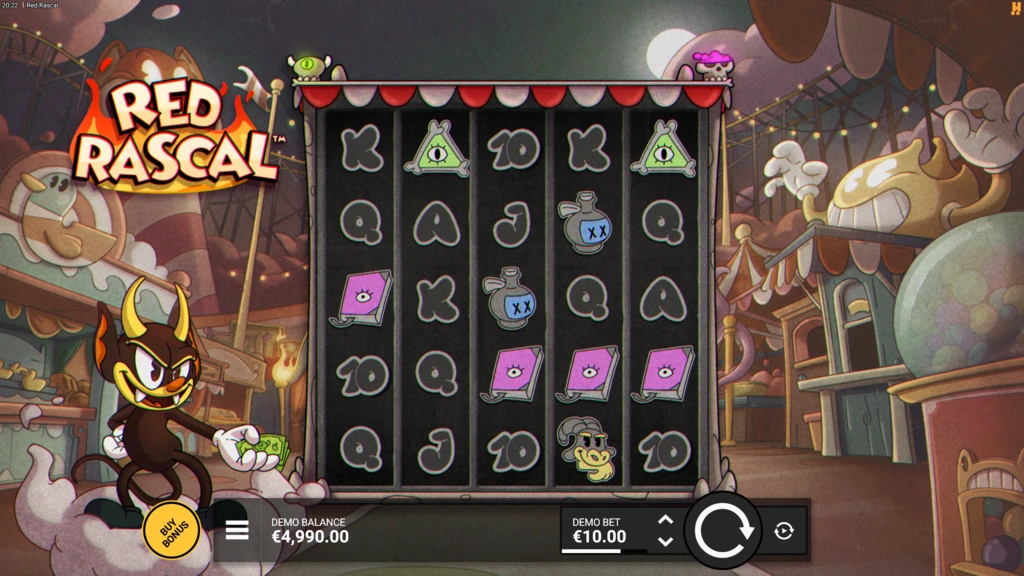Image resolution: width=1024 pixels, height=576 pixels.
Task: Spin the reels with the circular arrow button
Action: [x=723, y=530]
